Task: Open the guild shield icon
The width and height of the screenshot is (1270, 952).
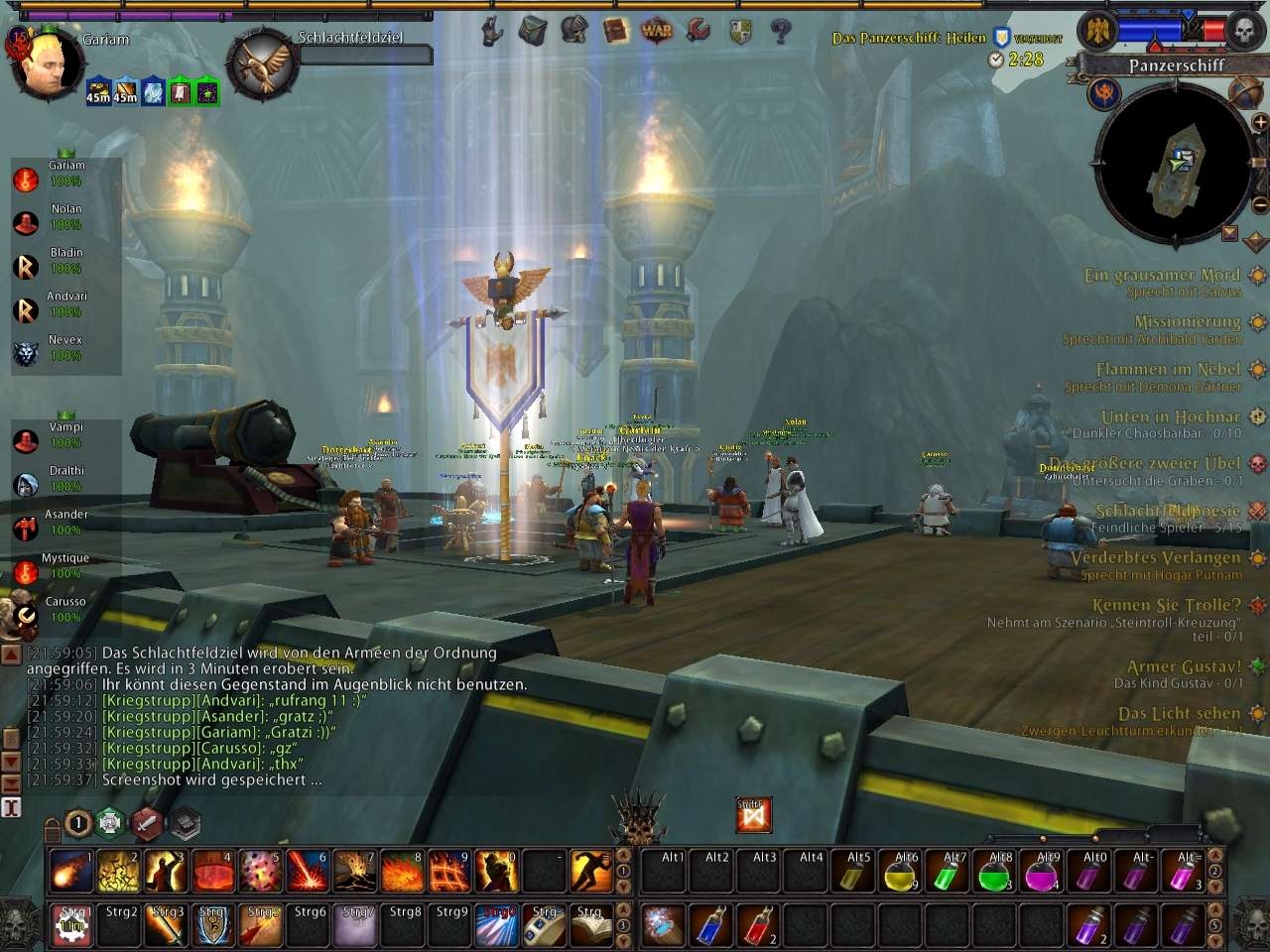Action: 740,31
